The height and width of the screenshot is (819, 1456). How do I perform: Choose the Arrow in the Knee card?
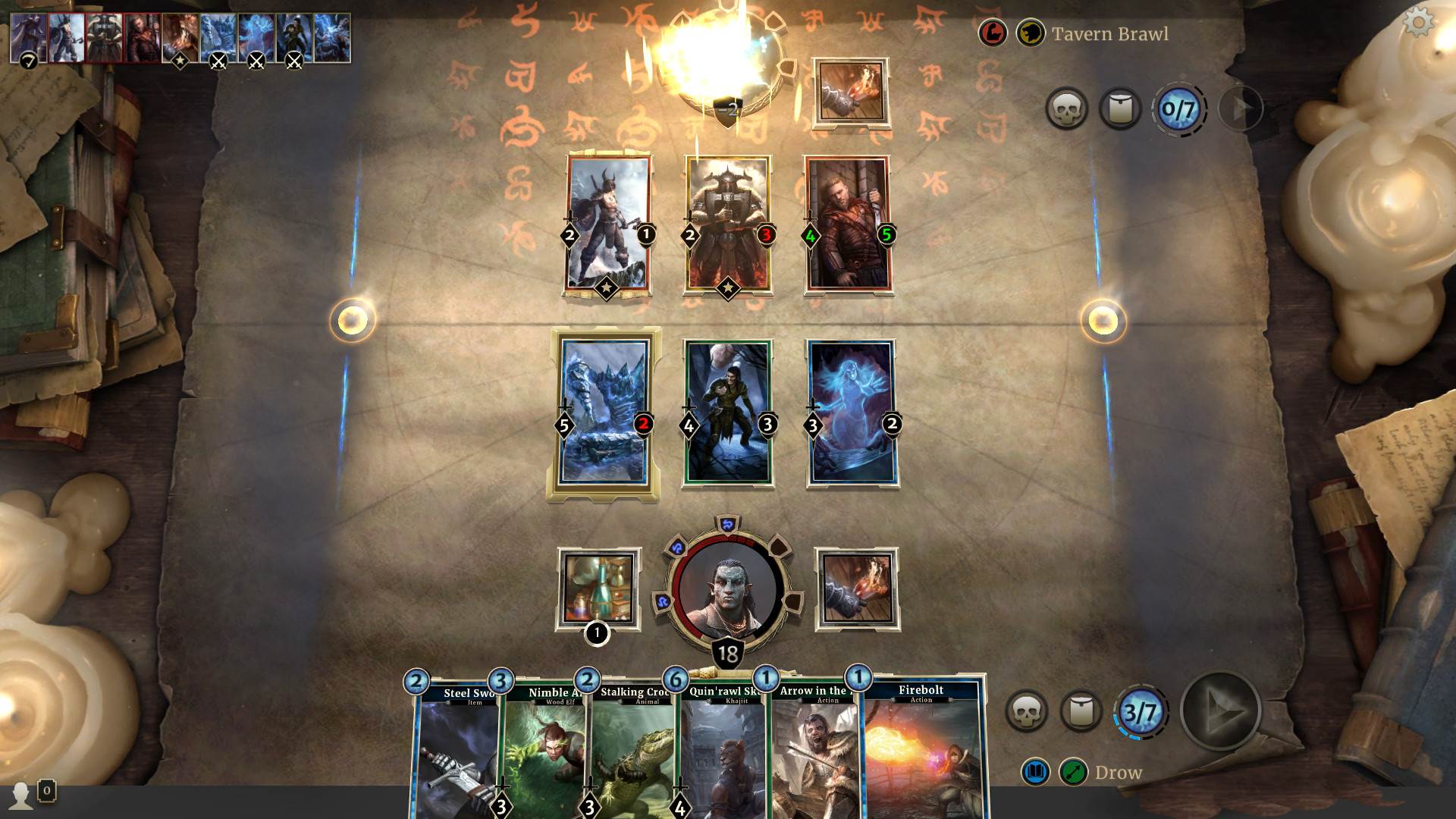point(813,751)
